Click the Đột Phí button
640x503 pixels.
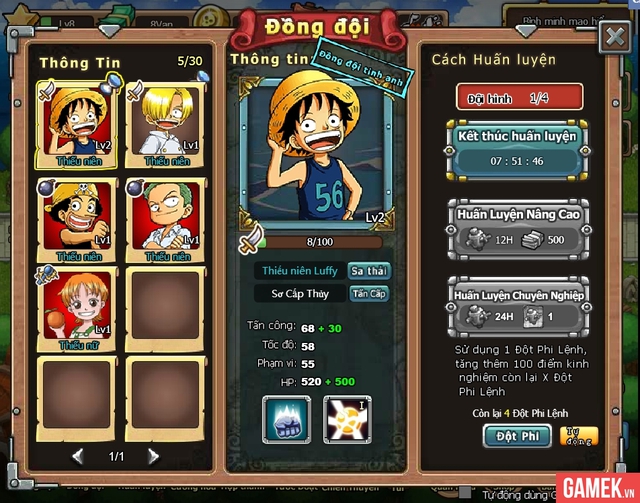tap(517, 436)
